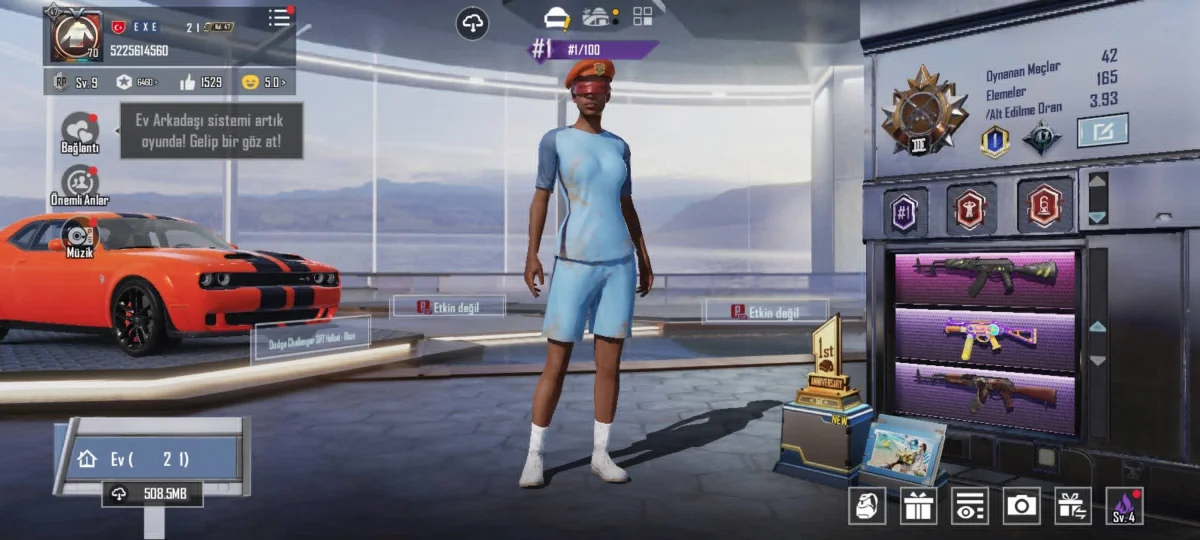The image size is (1200, 540).
Task: Open the Ev home download button
Action: point(152,493)
